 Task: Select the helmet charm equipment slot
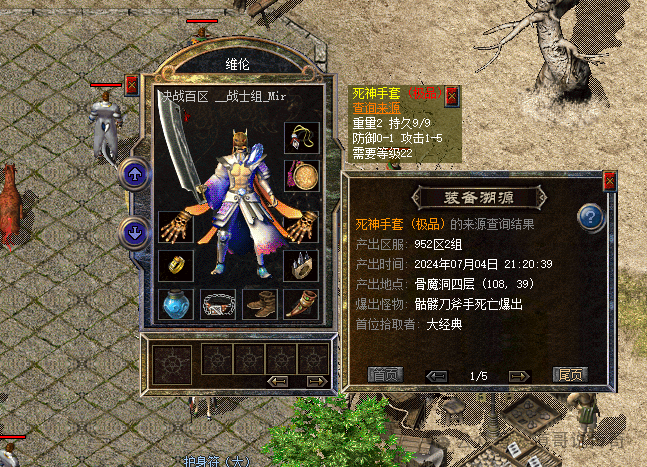[301, 136]
